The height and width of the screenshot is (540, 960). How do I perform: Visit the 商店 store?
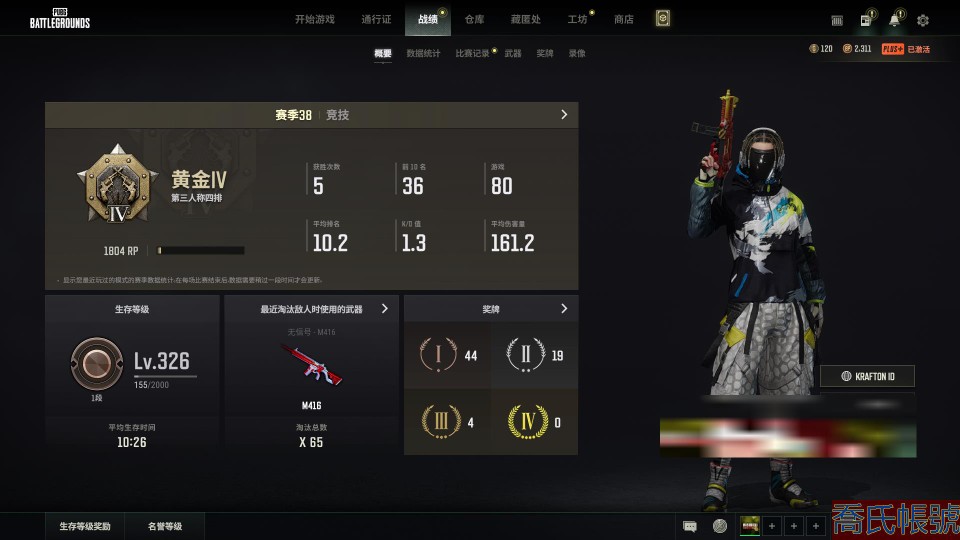[624, 19]
